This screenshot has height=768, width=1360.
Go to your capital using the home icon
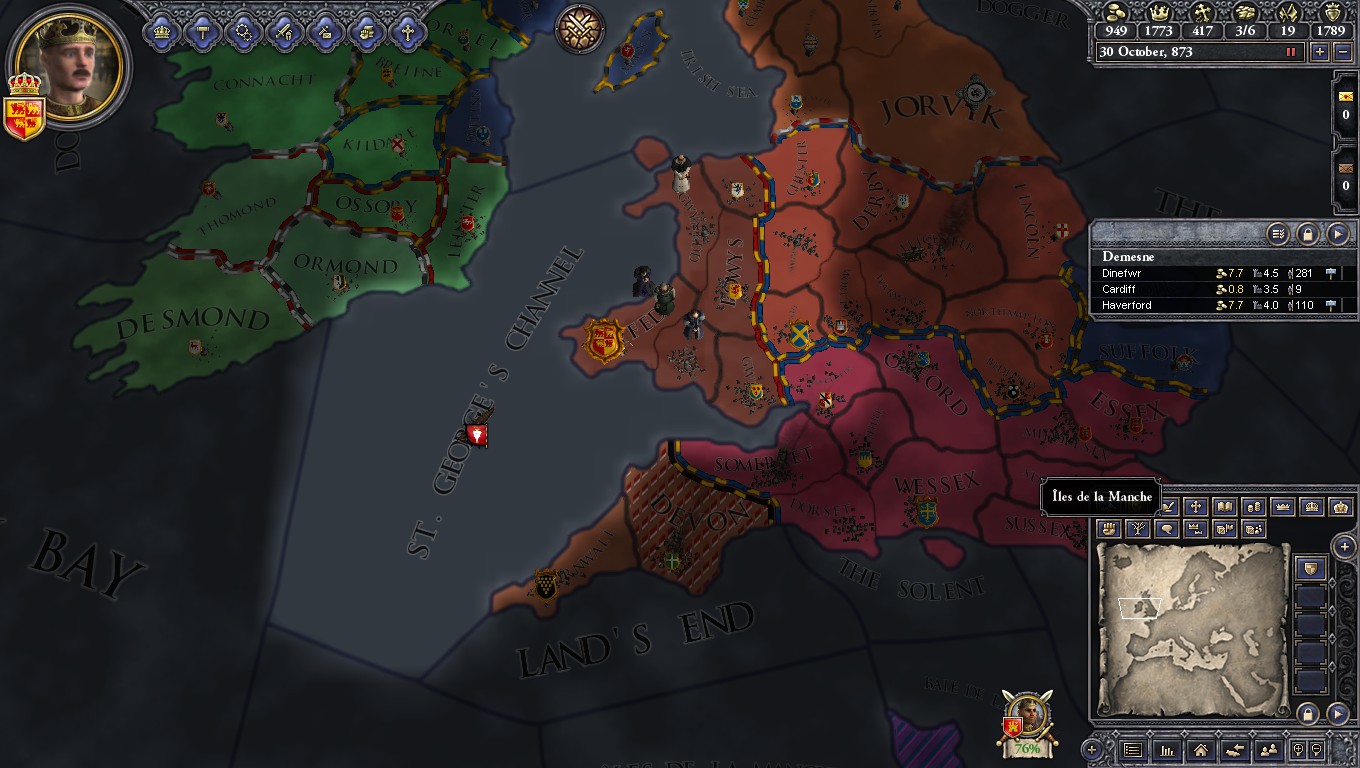point(1200,750)
